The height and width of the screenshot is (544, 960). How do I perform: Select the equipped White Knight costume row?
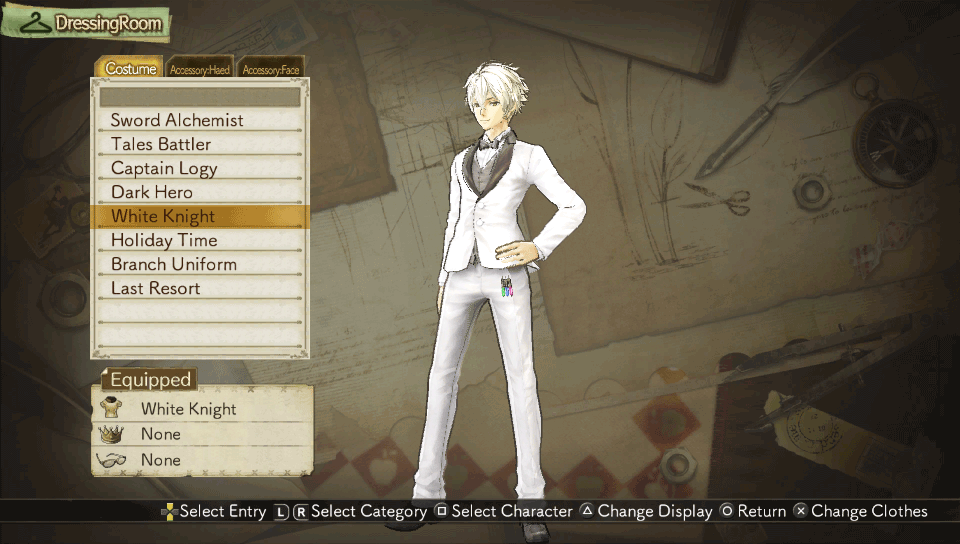[202, 409]
